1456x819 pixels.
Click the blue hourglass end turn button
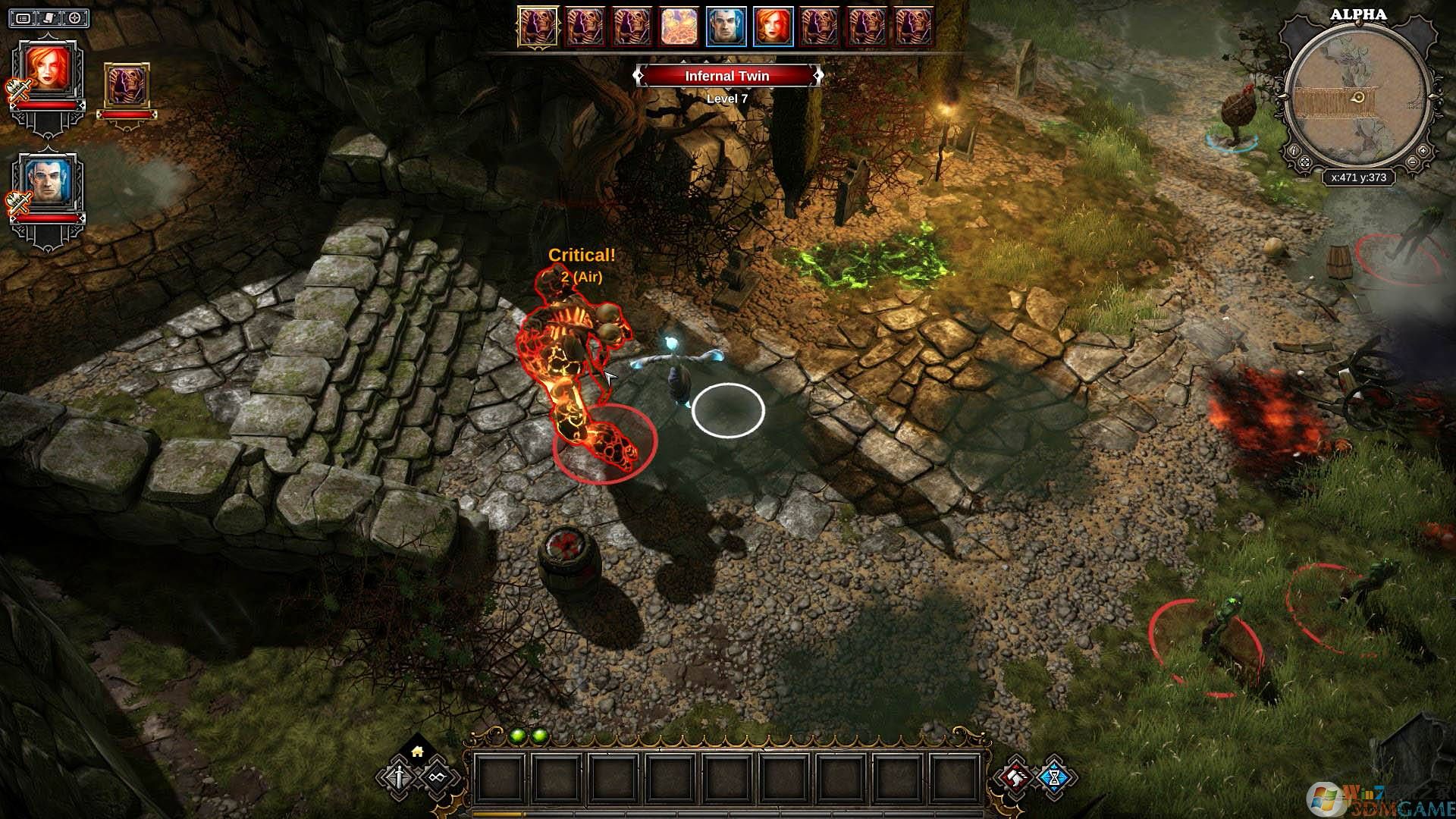[x=1054, y=777]
